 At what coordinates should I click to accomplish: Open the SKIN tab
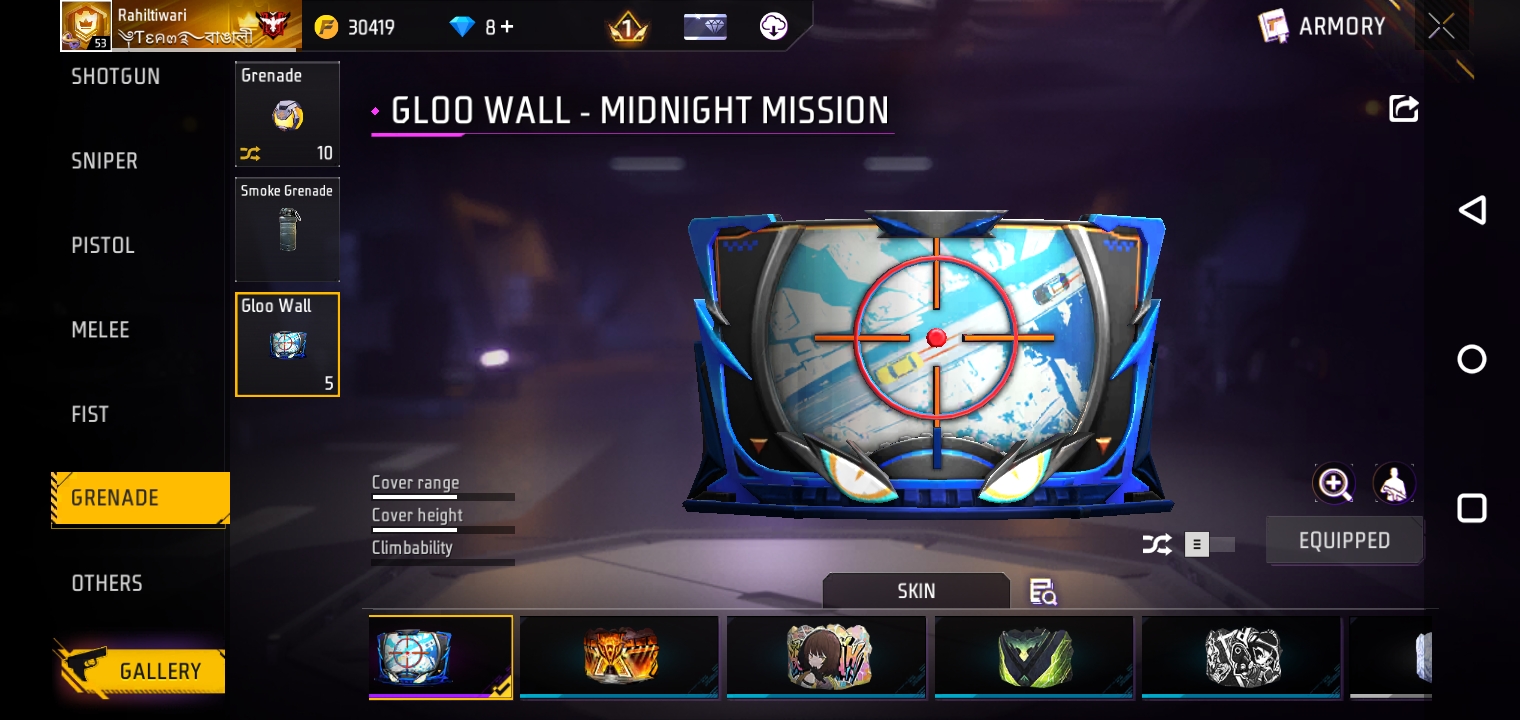pyautogui.click(x=916, y=590)
